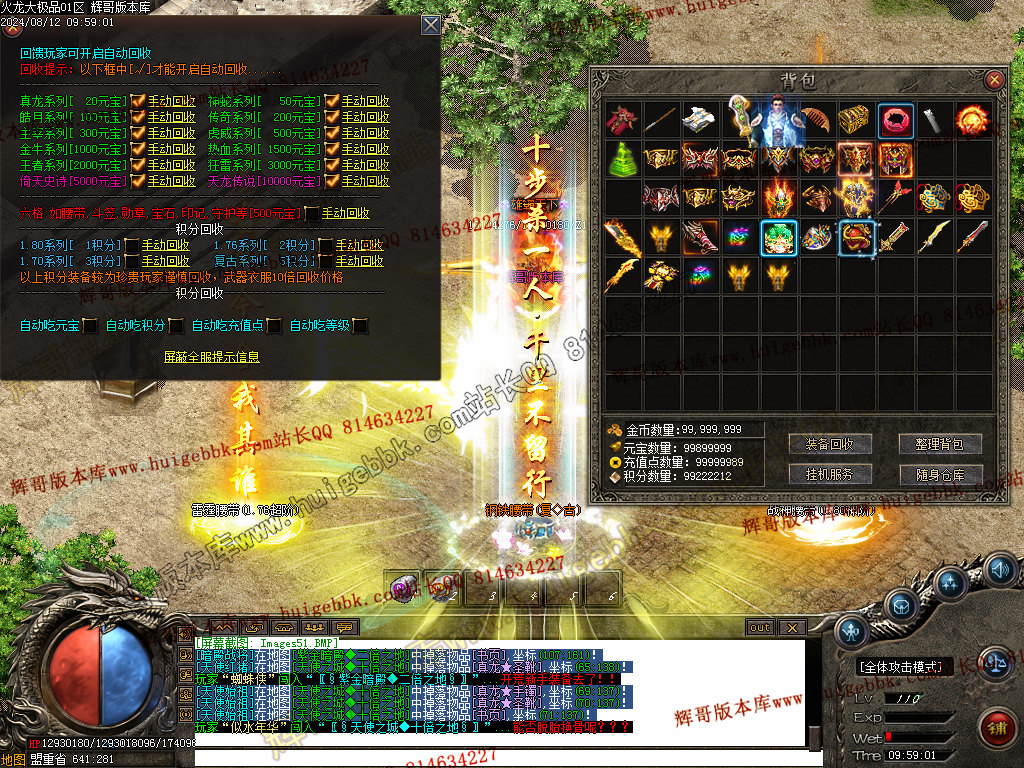Sort inventory with 整理背包 button
Image resolution: width=1024 pixels, height=768 pixels.
[940, 444]
